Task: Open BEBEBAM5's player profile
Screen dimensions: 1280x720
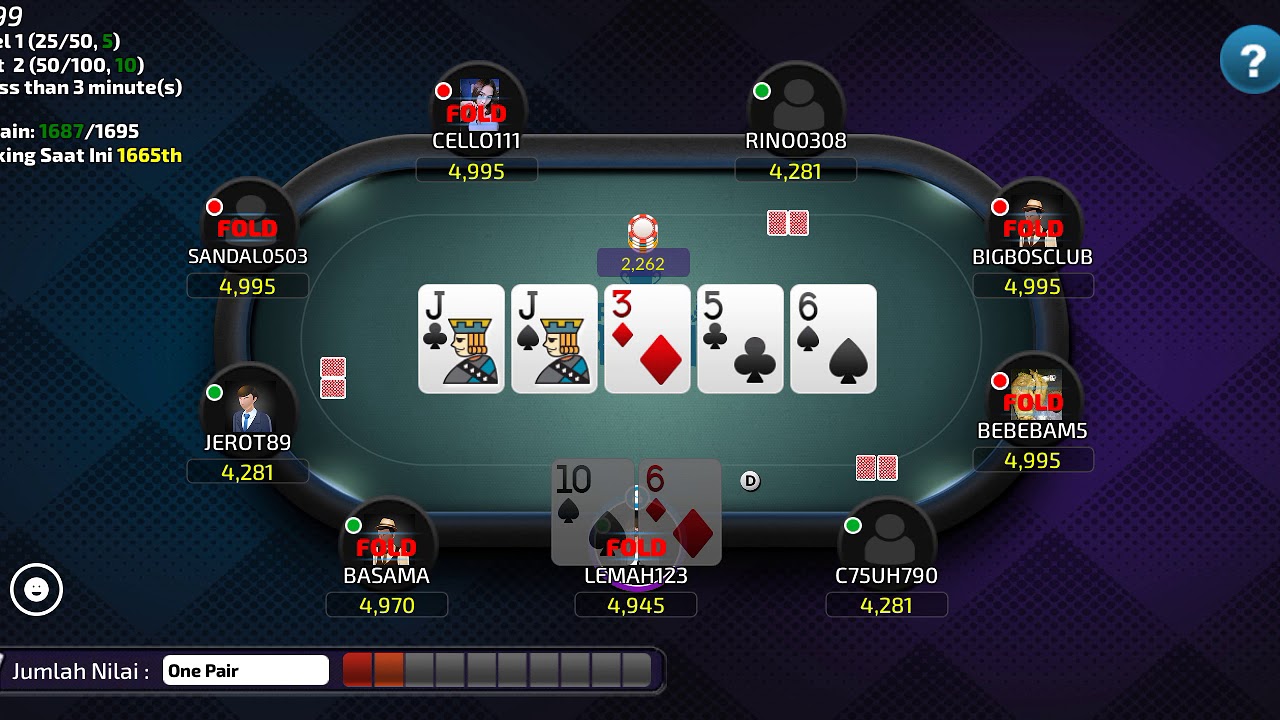Action: [1033, 396]
